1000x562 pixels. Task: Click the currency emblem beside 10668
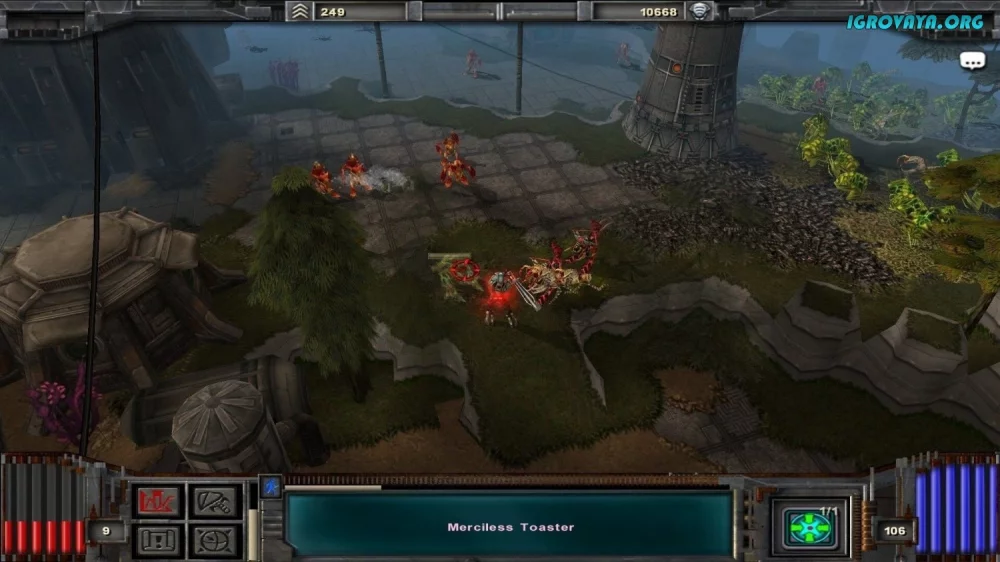pyautogui.click(x=699, y=12)
